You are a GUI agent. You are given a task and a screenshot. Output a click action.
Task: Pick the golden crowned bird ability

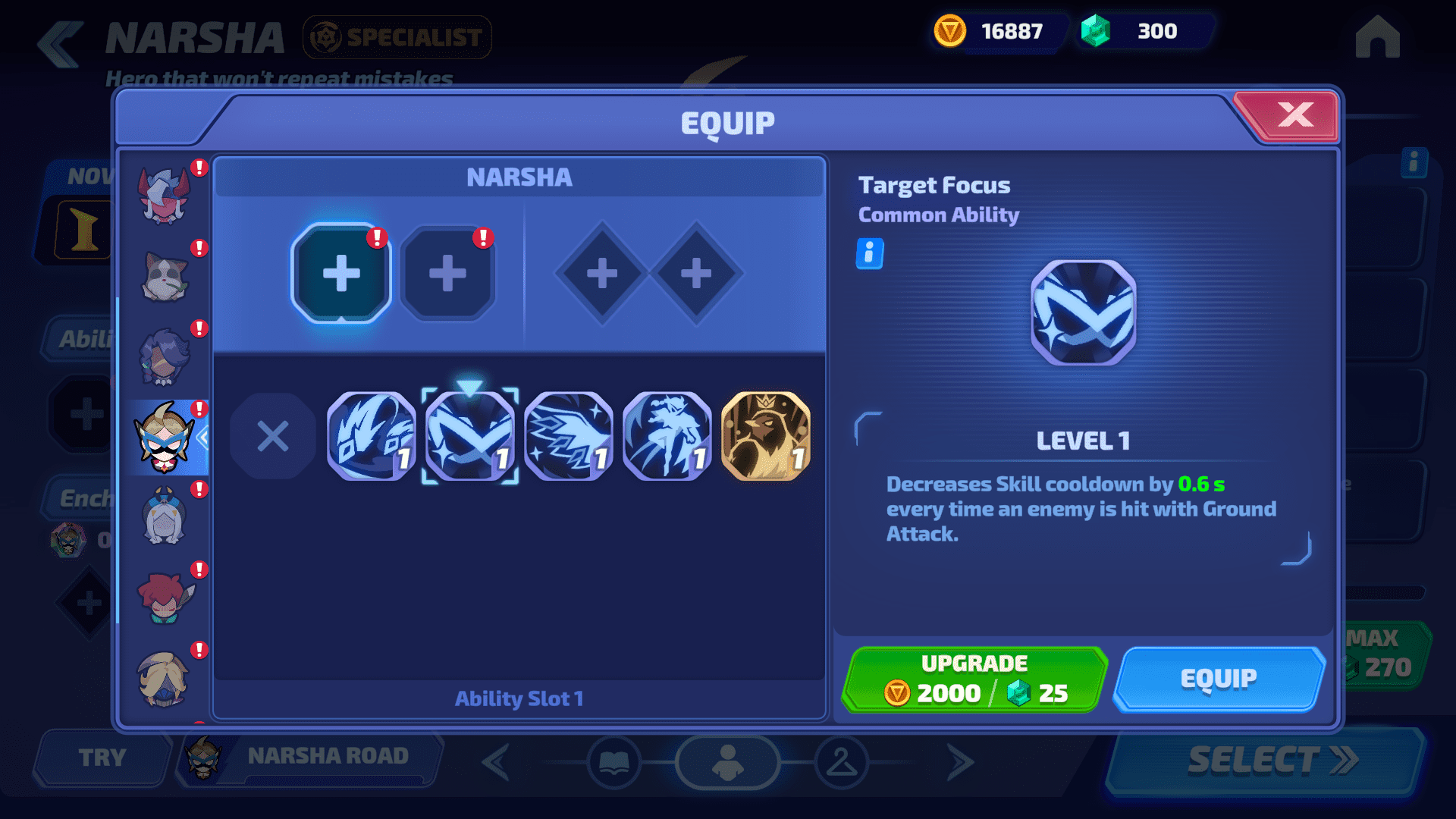coord(766,436)
